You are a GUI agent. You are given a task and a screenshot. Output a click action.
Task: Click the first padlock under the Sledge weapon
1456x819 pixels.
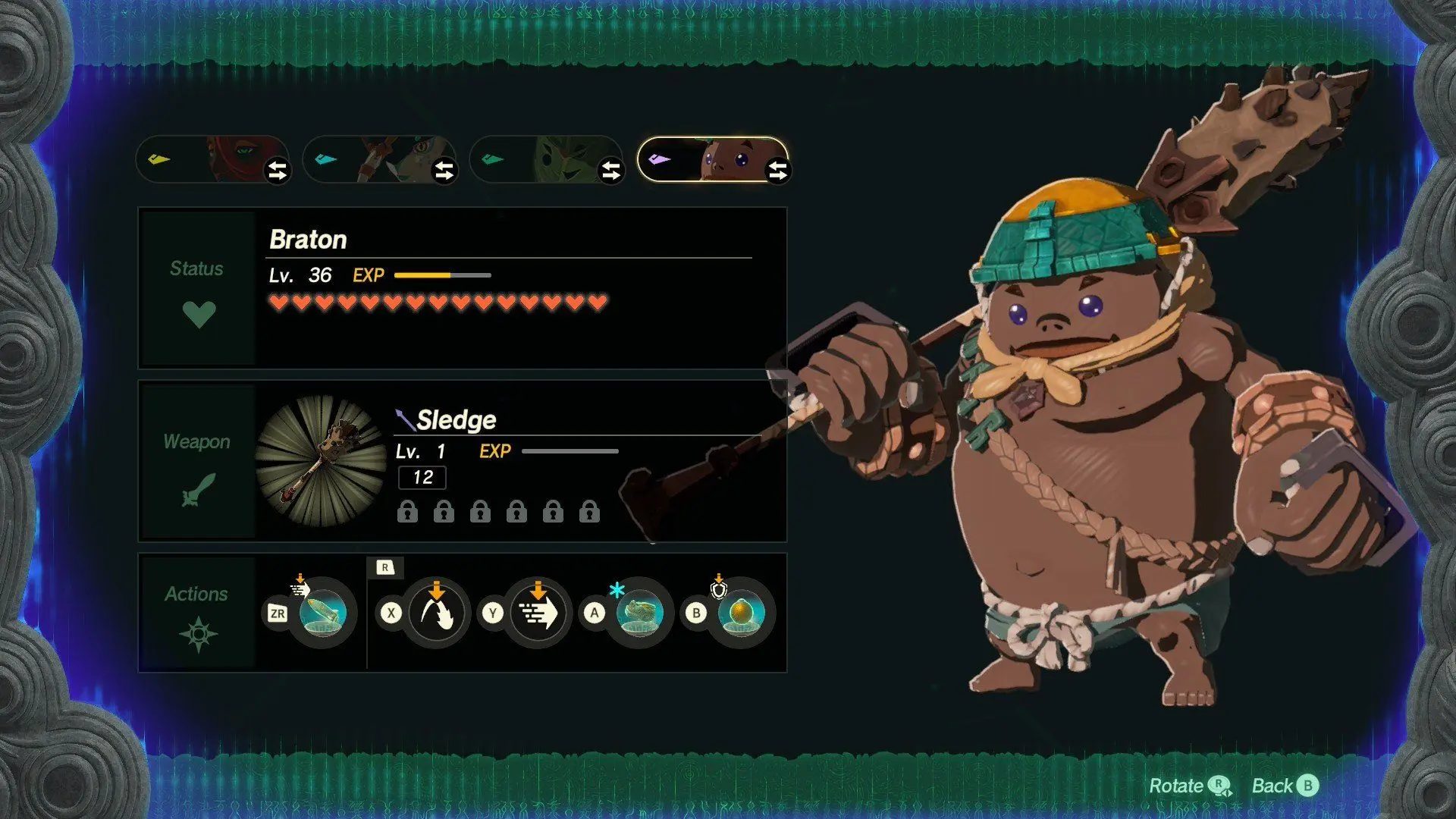[407, 512]
